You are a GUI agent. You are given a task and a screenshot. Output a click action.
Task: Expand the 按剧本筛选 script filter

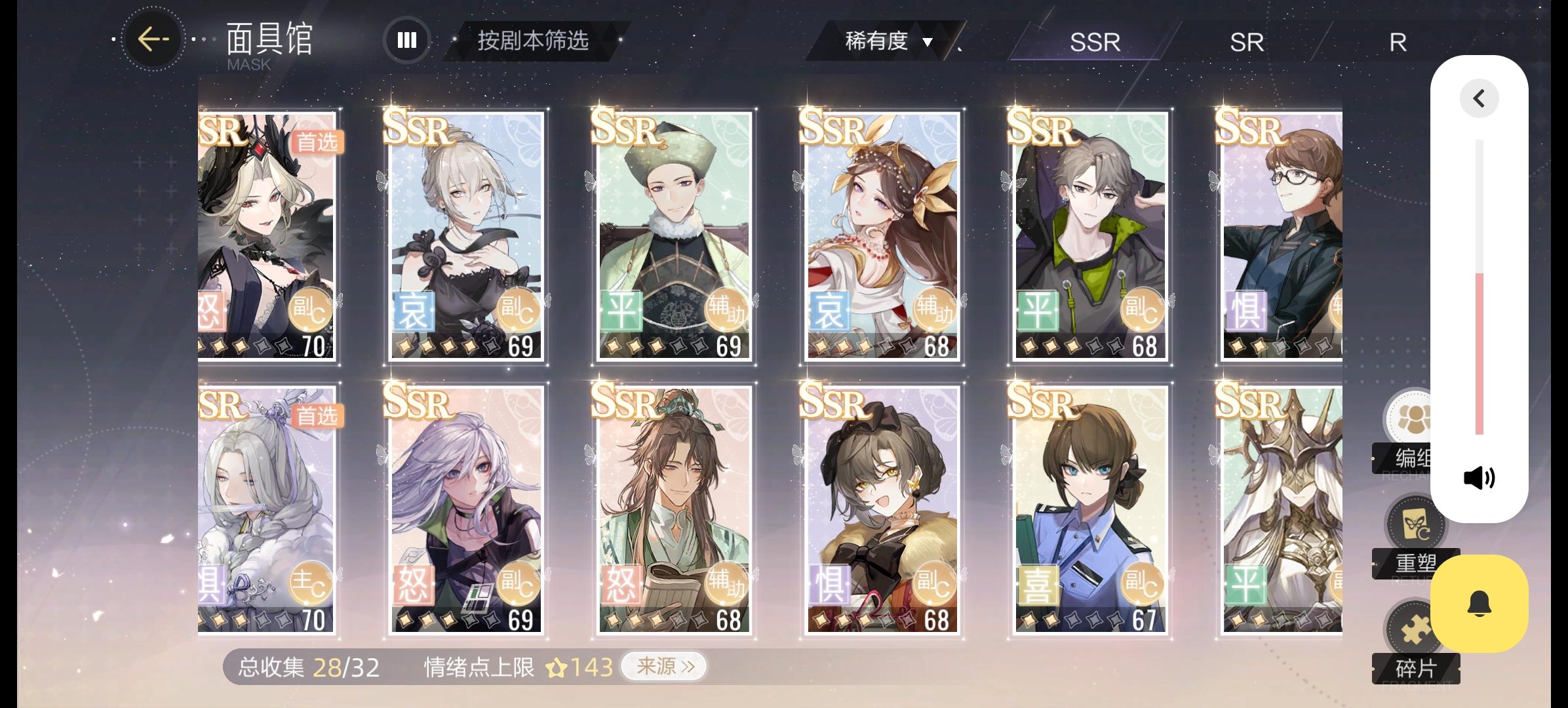pyautogui.click(x=532, y=41)
